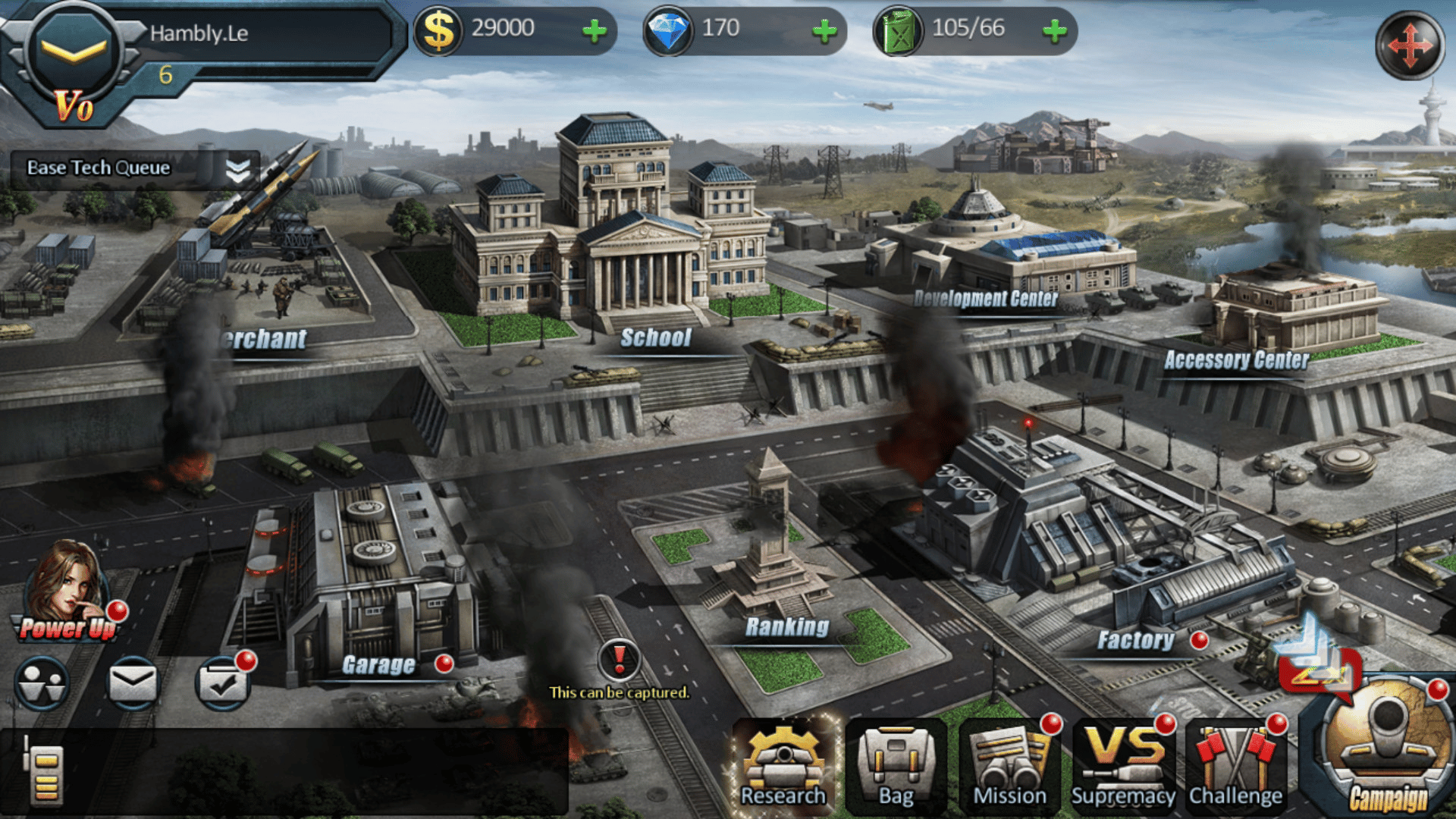The height and width of the screenshot is (819, 1456).
Task: Open the friends icon with two figures
Action: [x=42, y=683]
